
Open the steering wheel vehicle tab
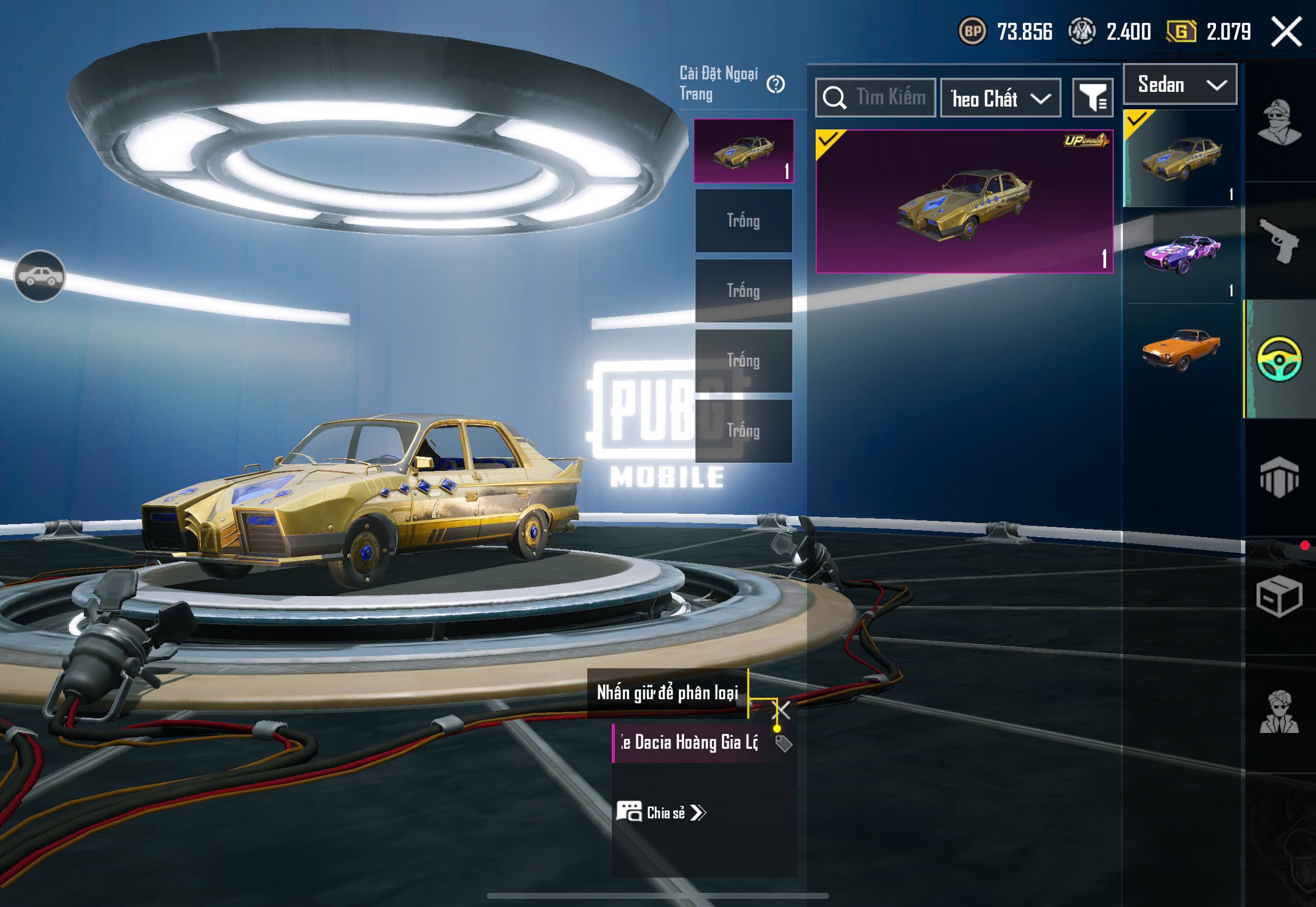point(1279,358)
